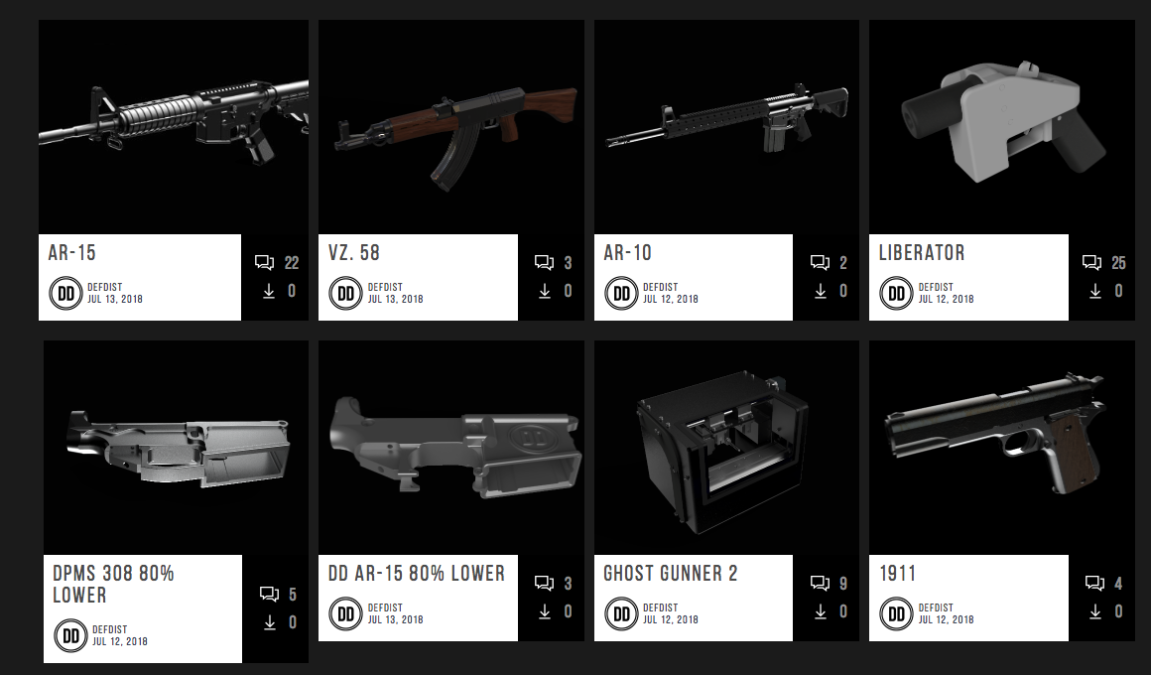
Task: Download the AR-10 file via arrow icon
Action: (820, 291)
